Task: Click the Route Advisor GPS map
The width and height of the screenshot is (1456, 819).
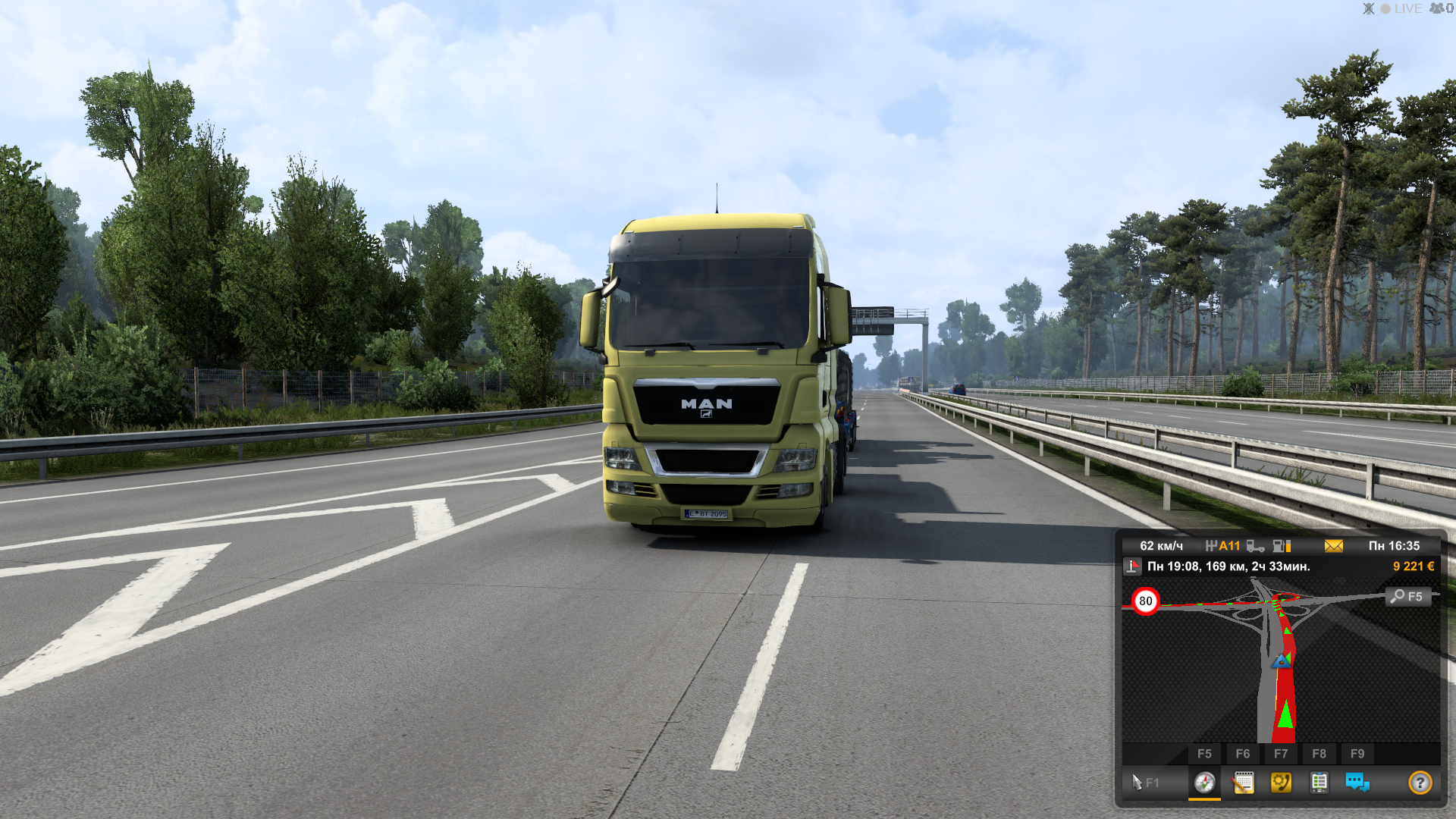Action: (x=1280, y=667)
